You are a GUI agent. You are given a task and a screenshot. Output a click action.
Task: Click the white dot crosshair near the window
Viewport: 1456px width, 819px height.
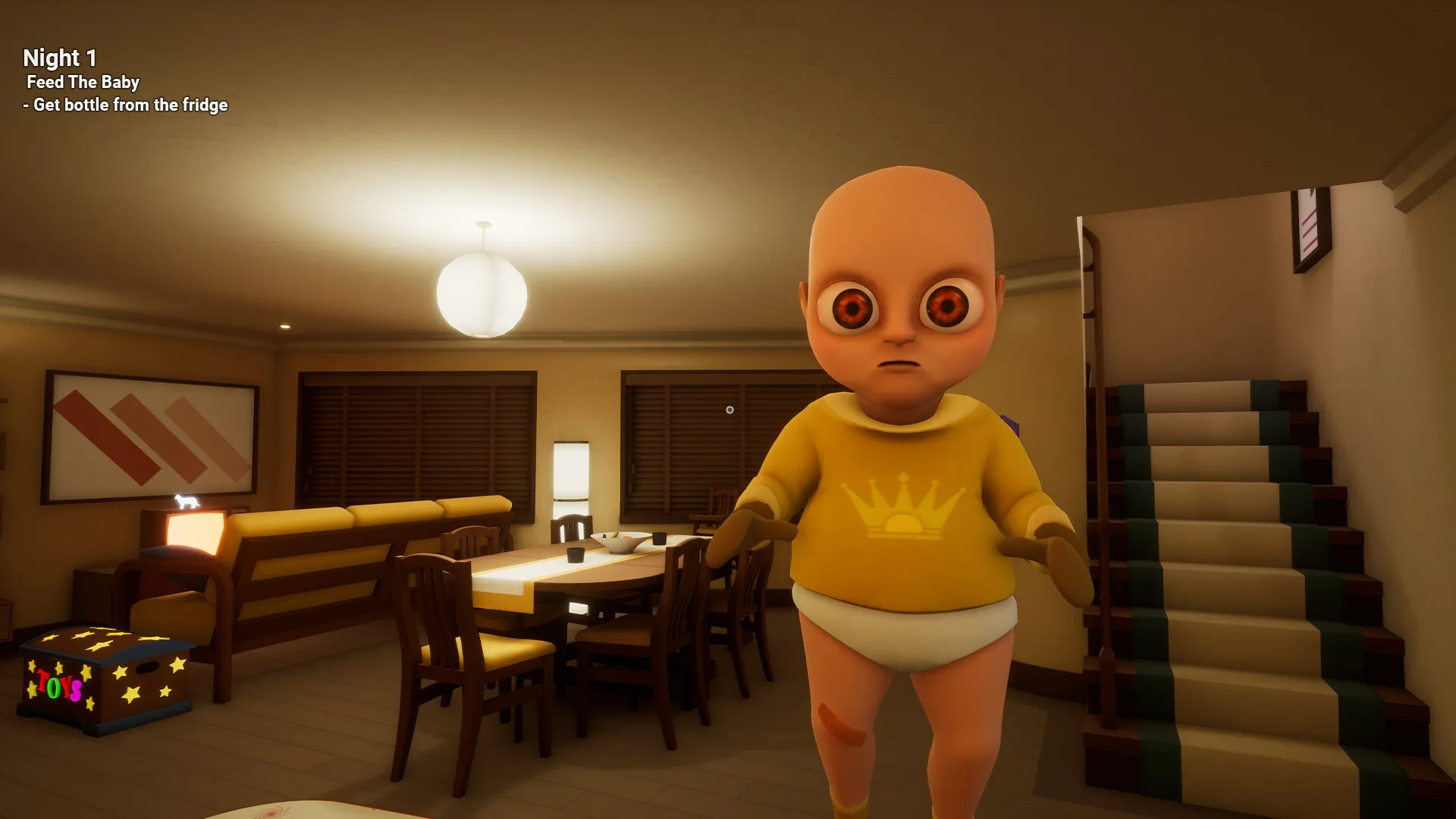click(x=730, y=409)
